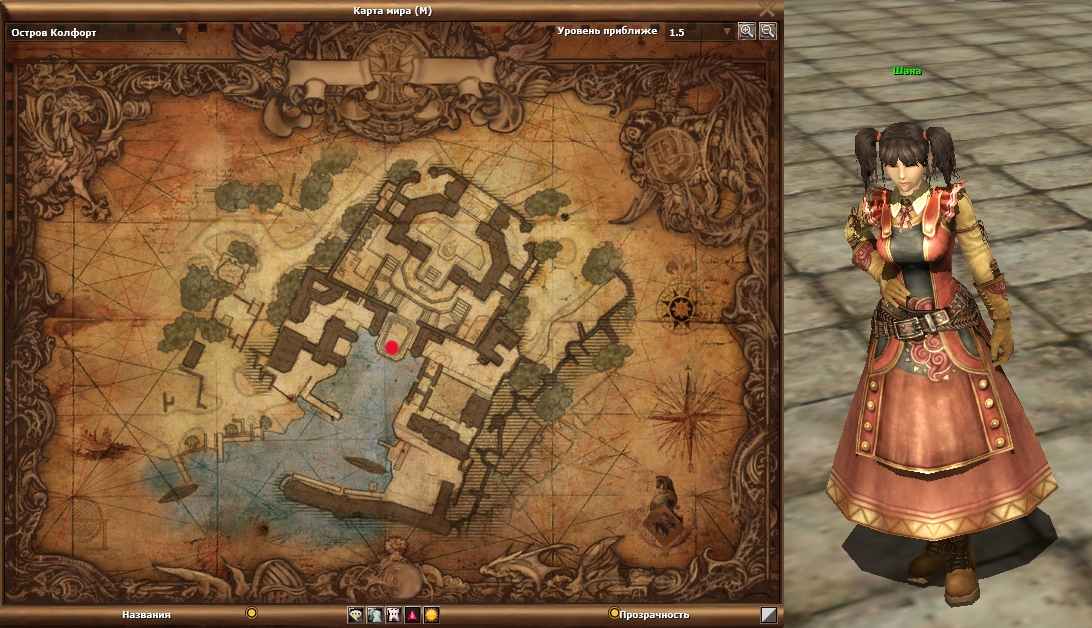This screenshot has width=1092, height=628.
Task: Toggle the Названия slider knob
Action: [x=252, y=612]
